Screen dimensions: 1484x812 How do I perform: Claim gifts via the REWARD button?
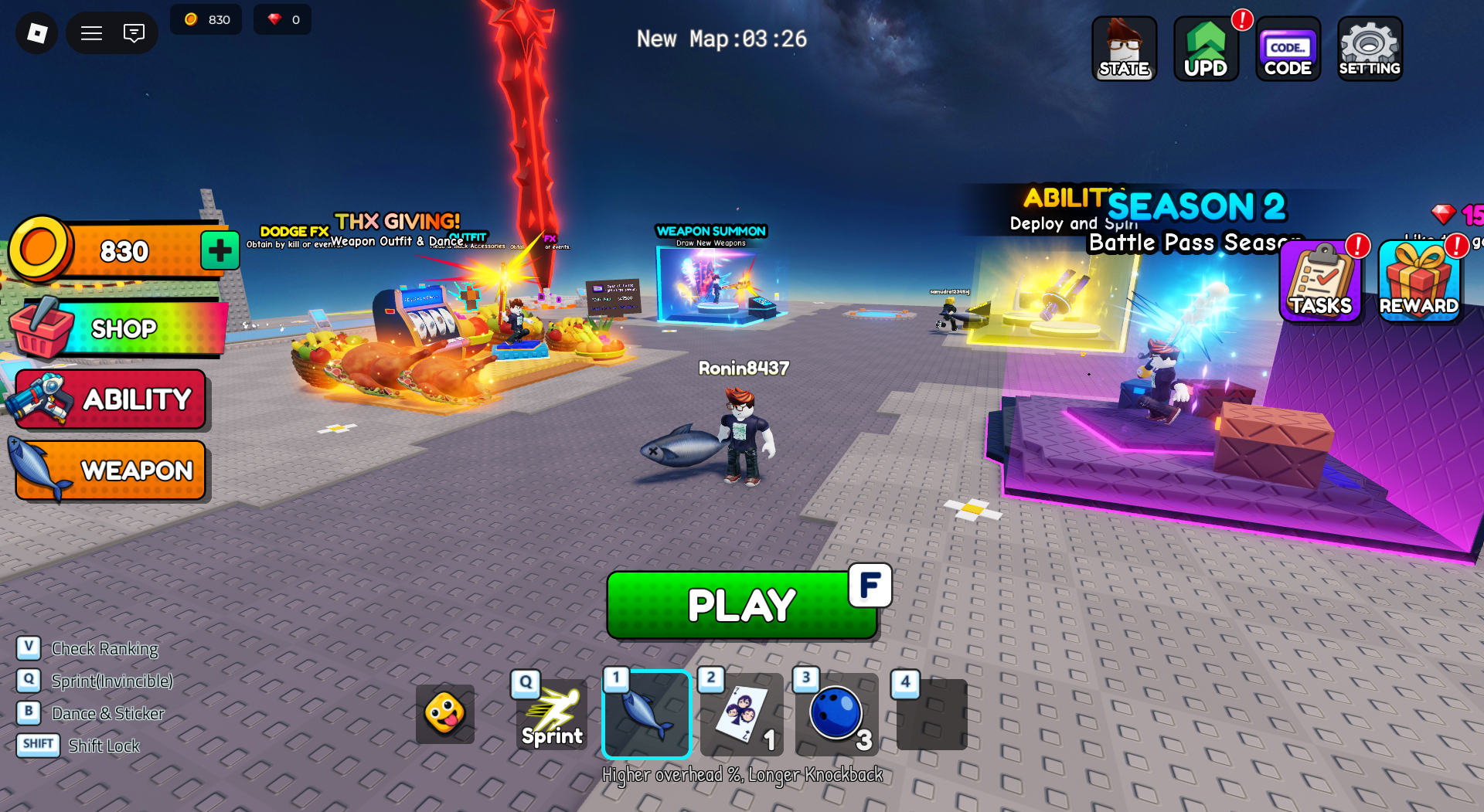[1419, 281]
